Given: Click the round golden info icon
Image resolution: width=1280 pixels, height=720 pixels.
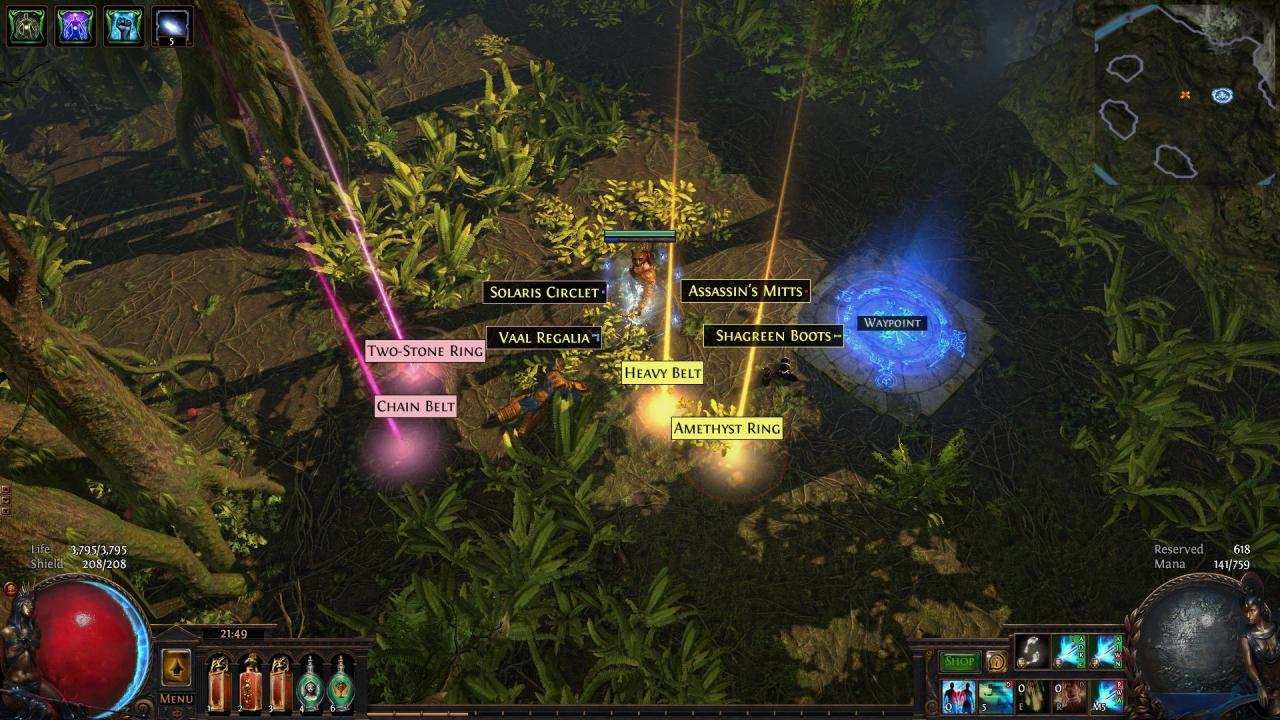Looking at the screenshot, I should pos(995,661).
